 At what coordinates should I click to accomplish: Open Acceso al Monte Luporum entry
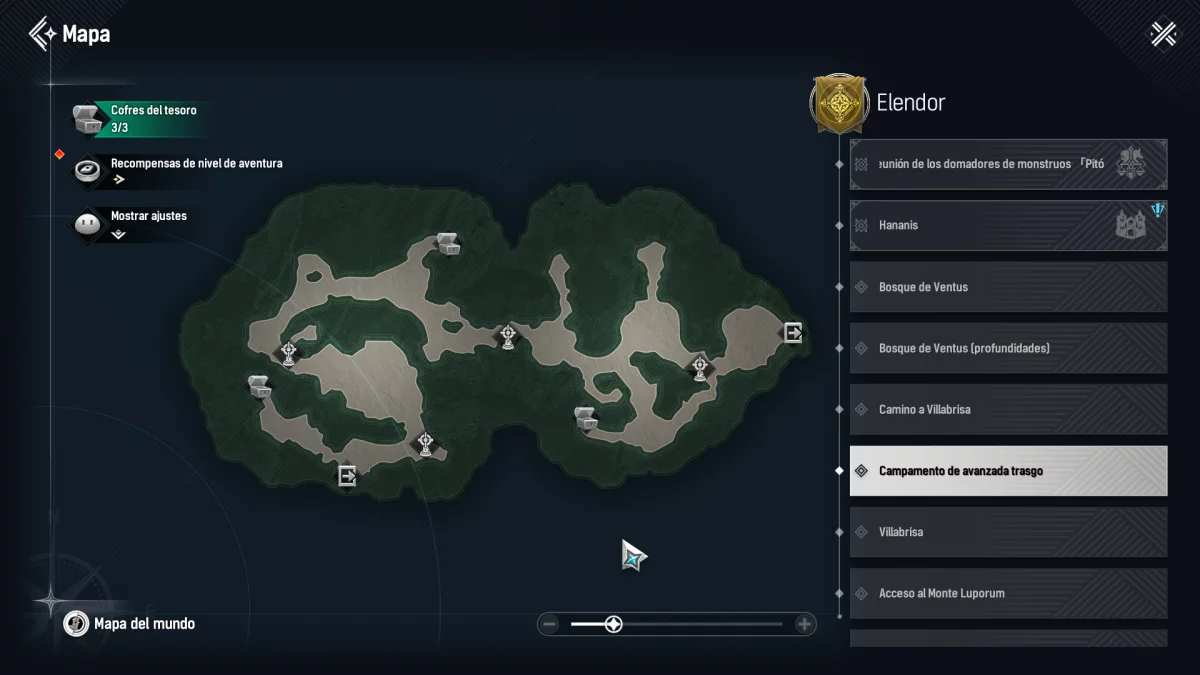tap(1008, 593)
